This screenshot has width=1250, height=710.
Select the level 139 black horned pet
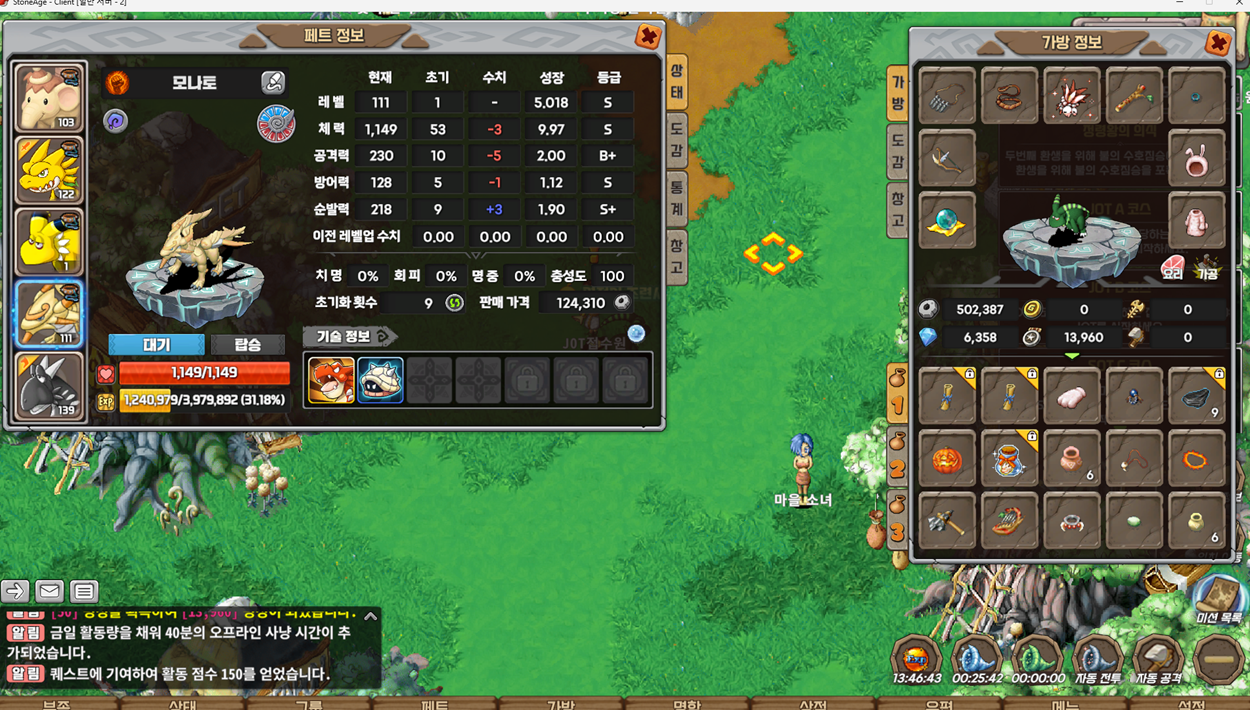point(48,386)
